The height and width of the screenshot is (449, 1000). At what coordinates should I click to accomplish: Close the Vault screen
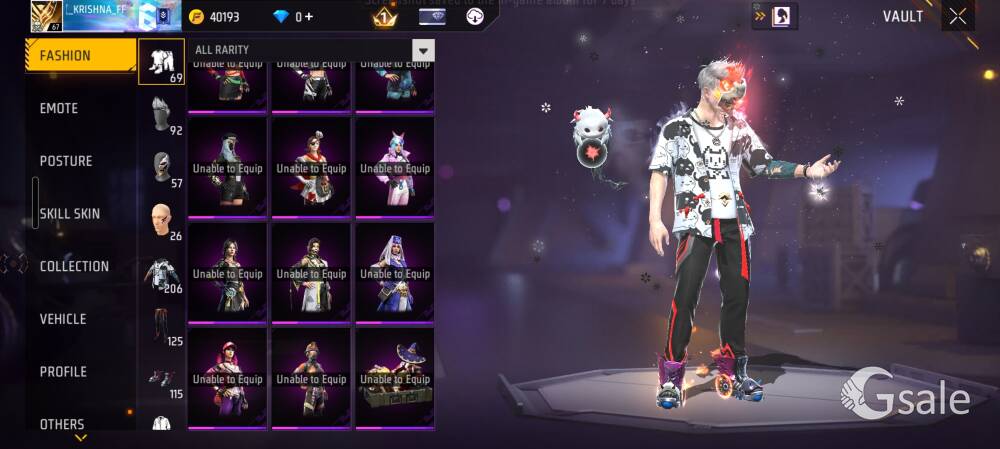[x=958, y=16]
